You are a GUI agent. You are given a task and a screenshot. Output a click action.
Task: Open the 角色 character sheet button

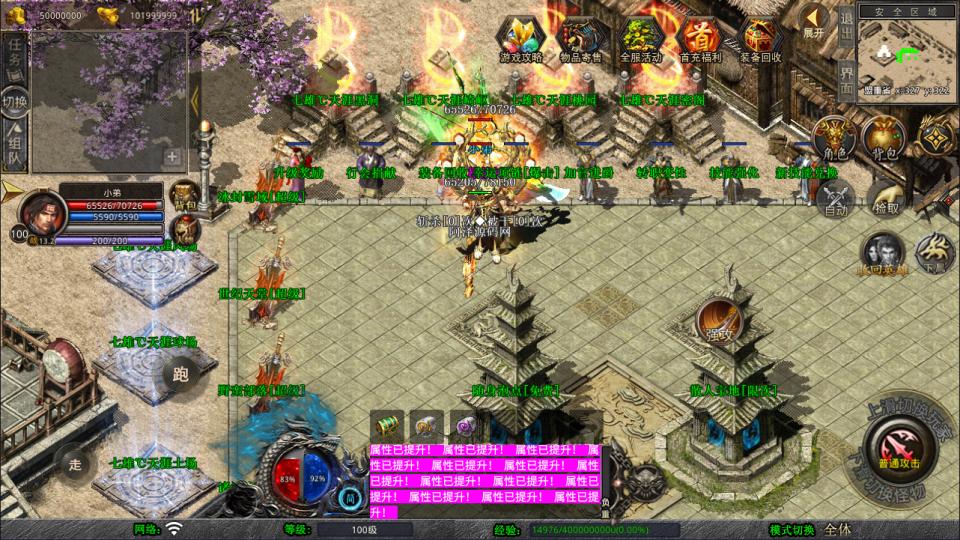point(834,138)
